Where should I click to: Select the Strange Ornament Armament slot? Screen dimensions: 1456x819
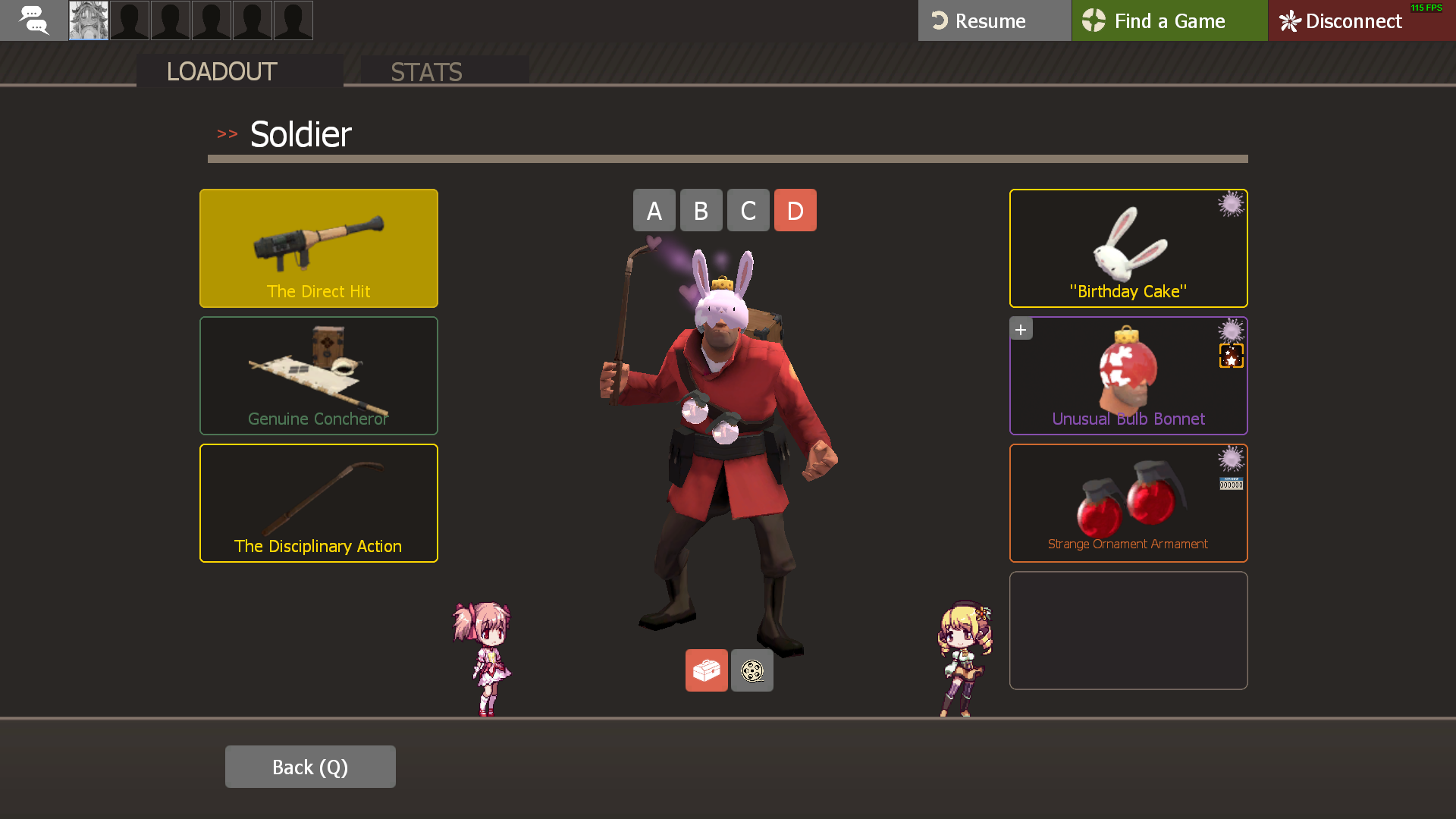click(1128, 503)
